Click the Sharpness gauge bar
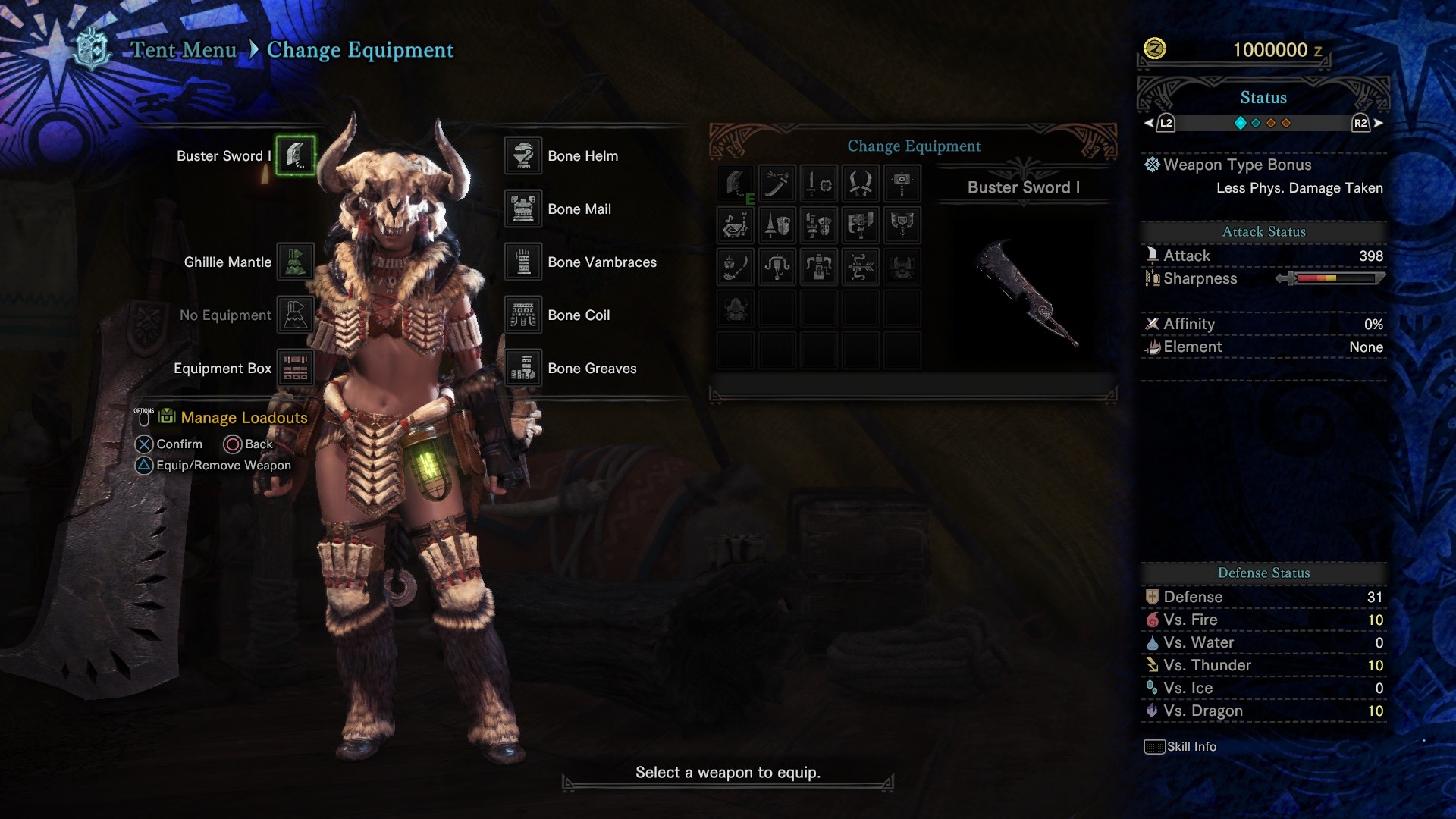 tap(1337, 278)
